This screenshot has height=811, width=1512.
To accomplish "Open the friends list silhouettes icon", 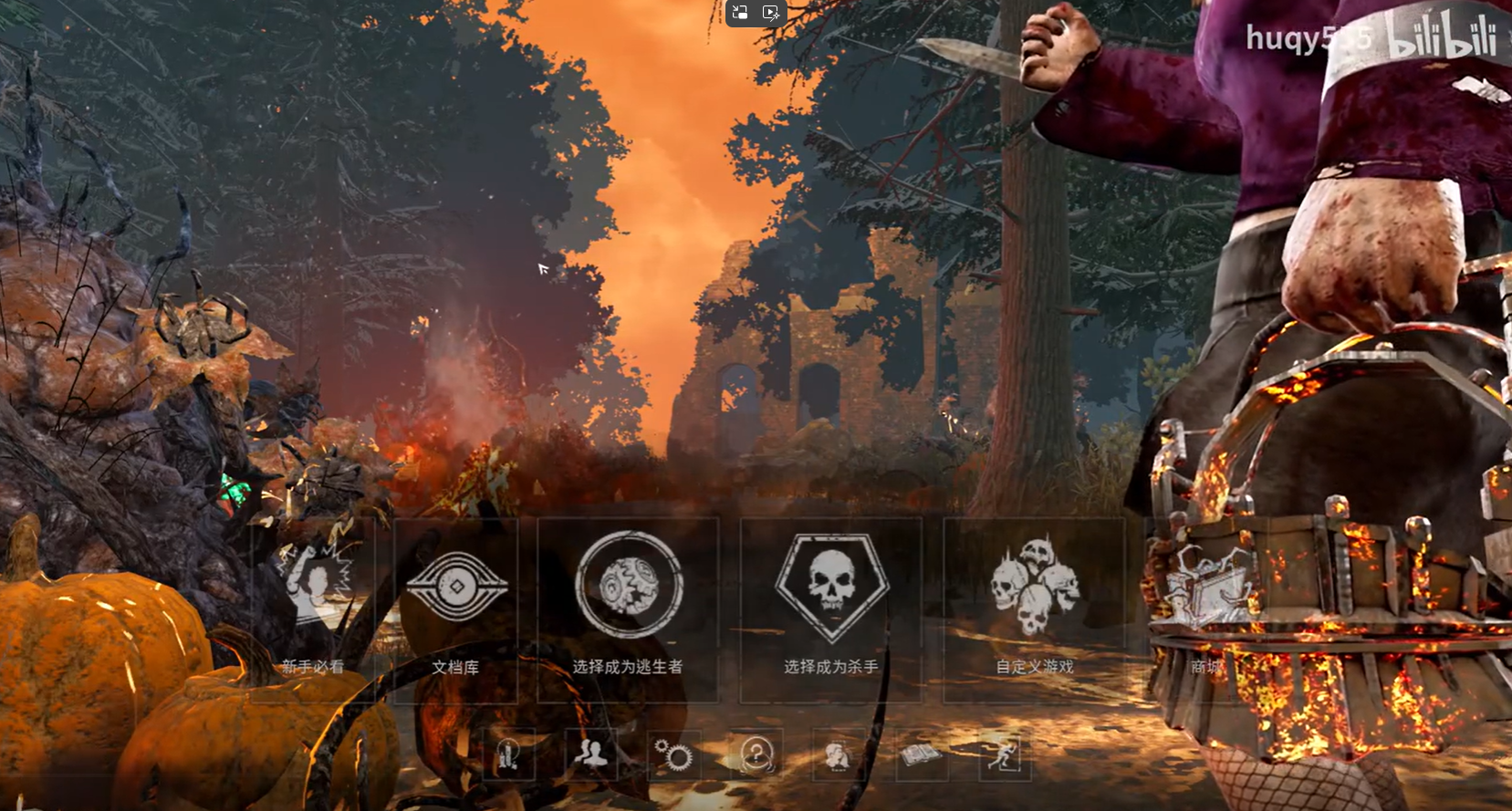I will (x=590, y=755).
